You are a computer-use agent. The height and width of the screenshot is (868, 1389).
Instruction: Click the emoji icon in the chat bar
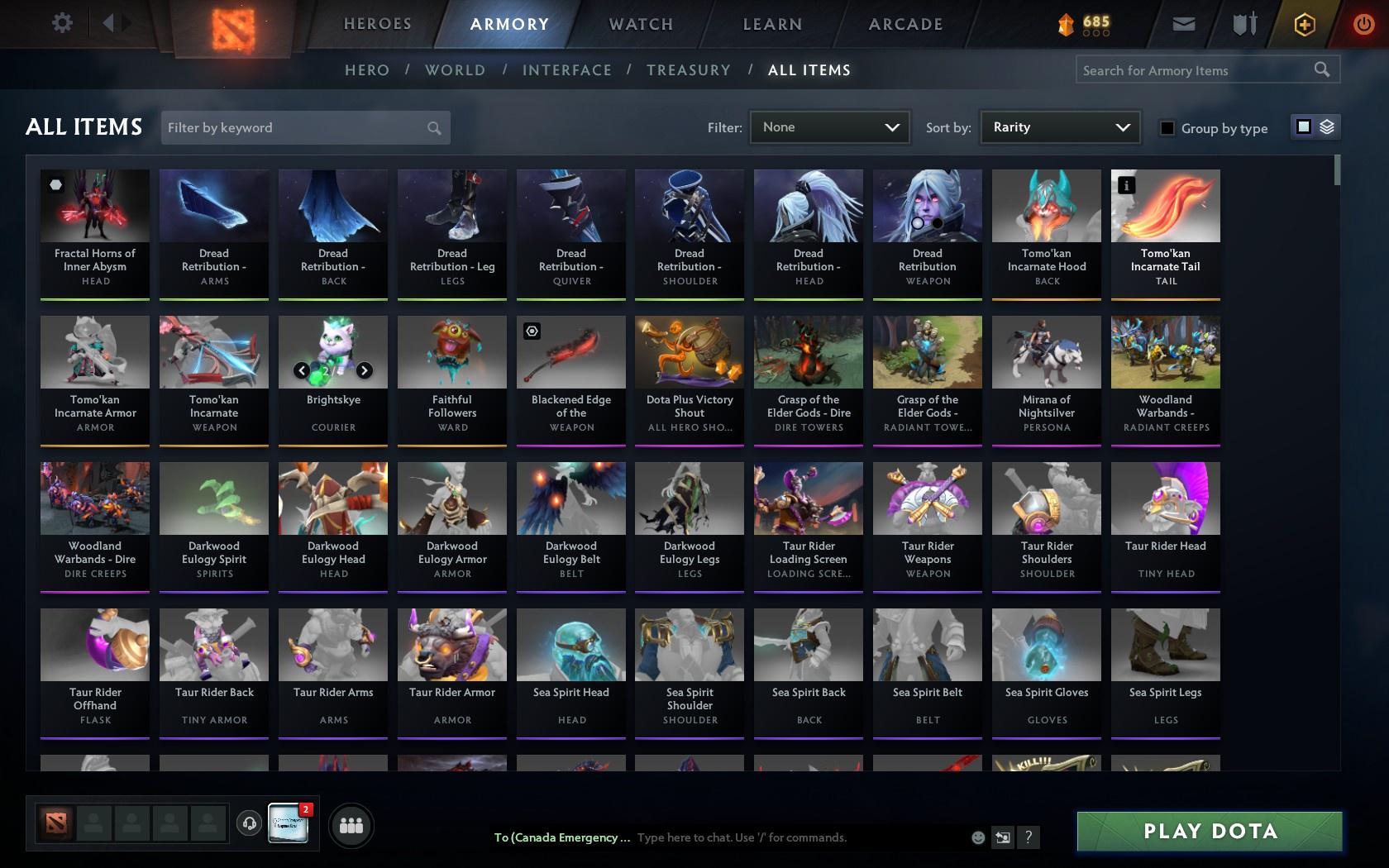(978, 837)
